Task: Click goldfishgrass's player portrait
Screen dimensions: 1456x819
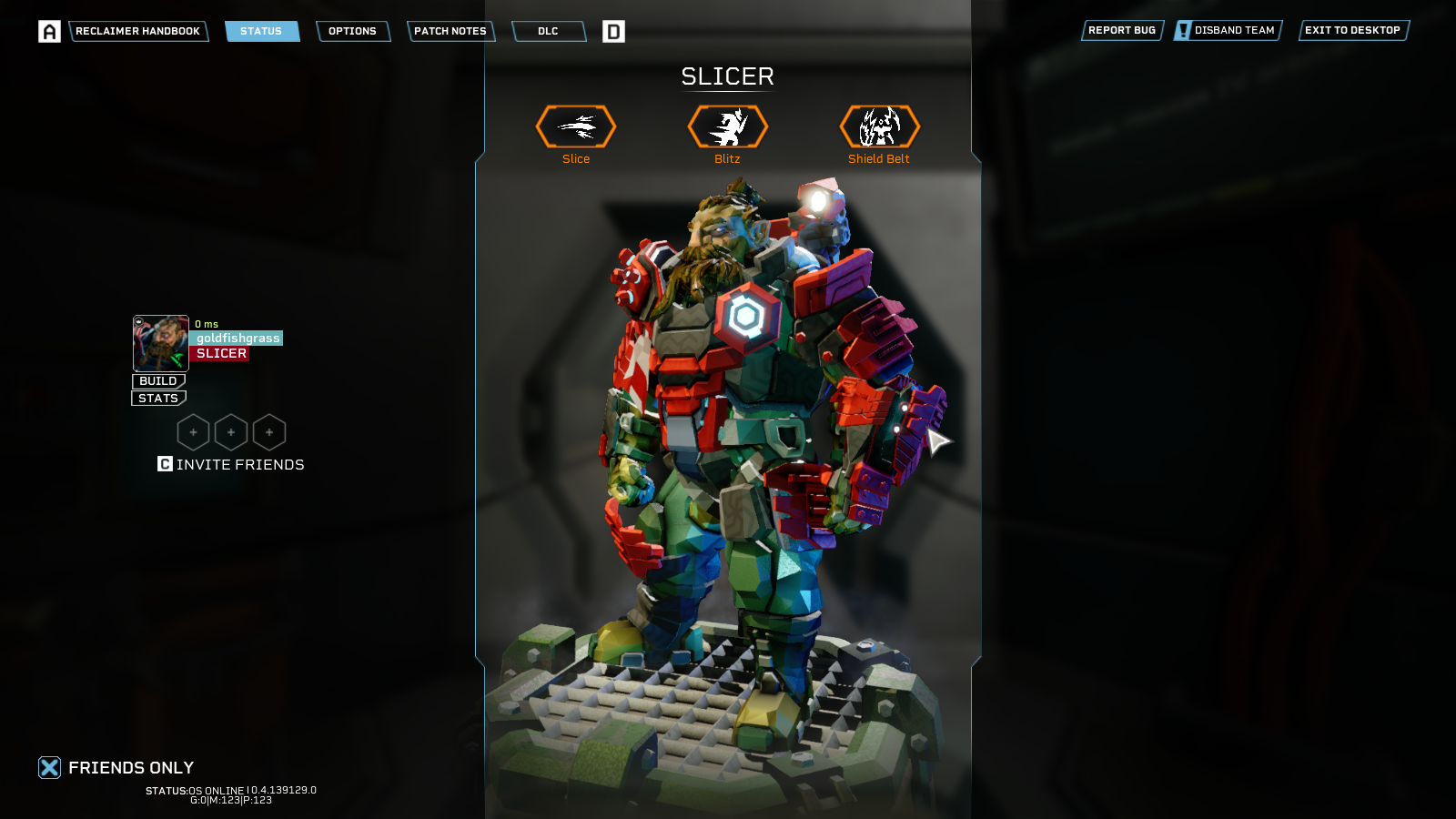Action: 161,342
